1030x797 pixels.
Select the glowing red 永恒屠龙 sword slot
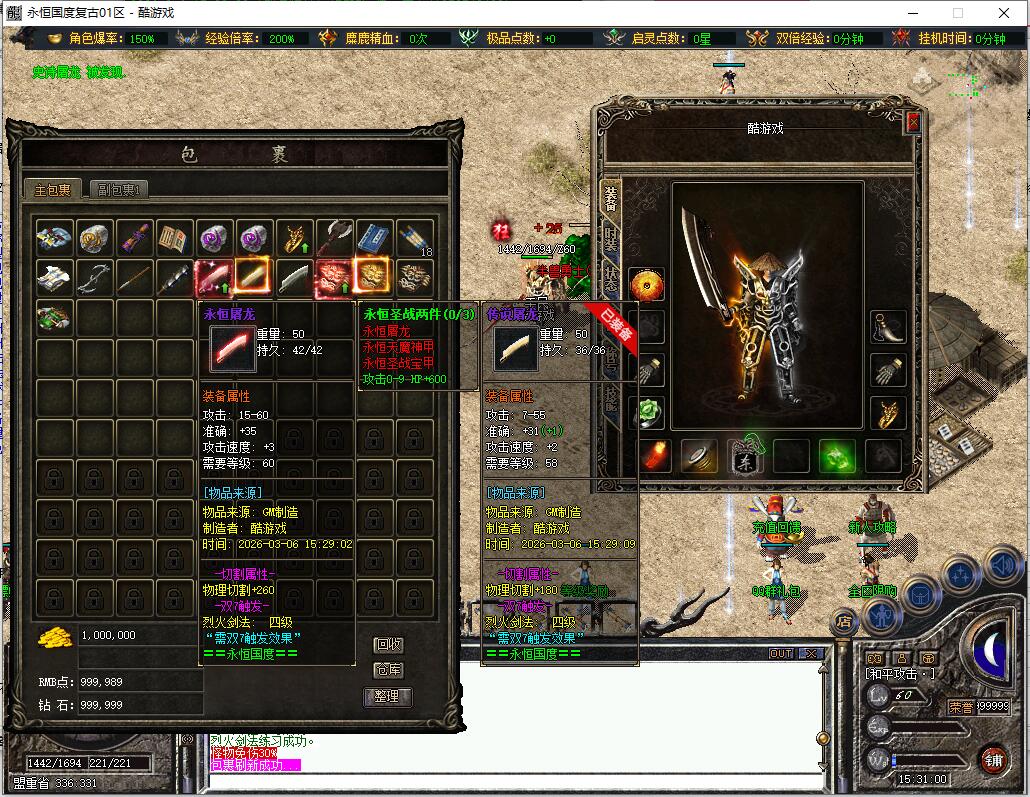click(215, 277)
